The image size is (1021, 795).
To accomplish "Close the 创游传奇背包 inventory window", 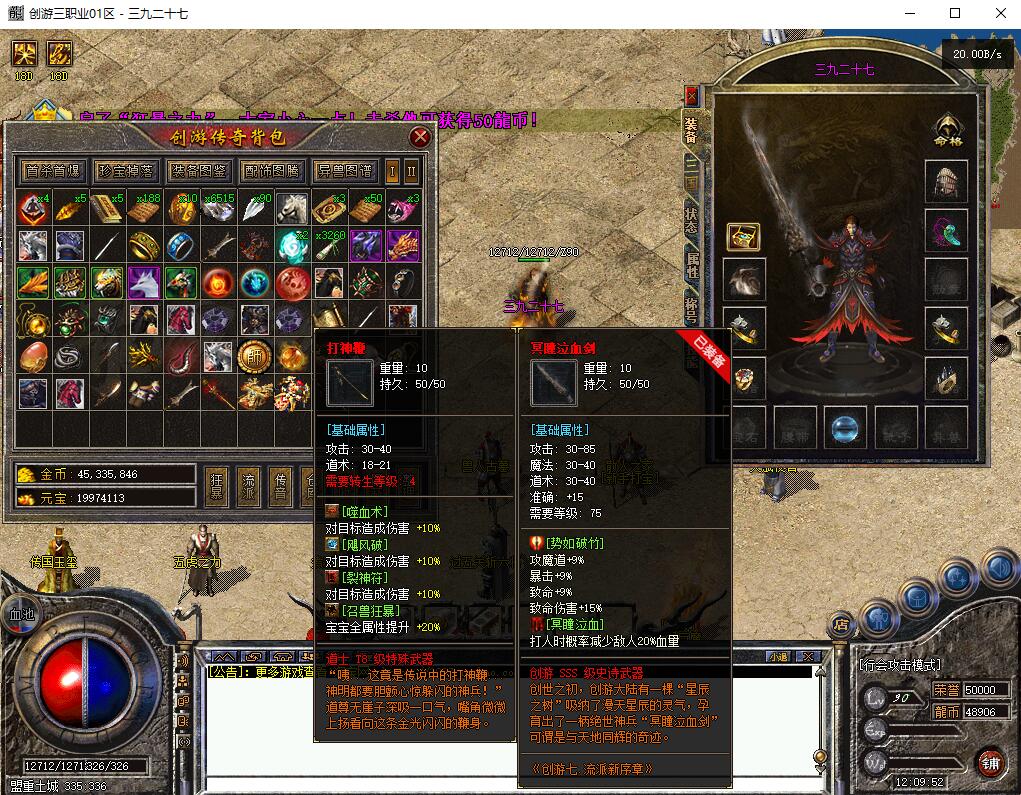I will (x=420, y=137).
